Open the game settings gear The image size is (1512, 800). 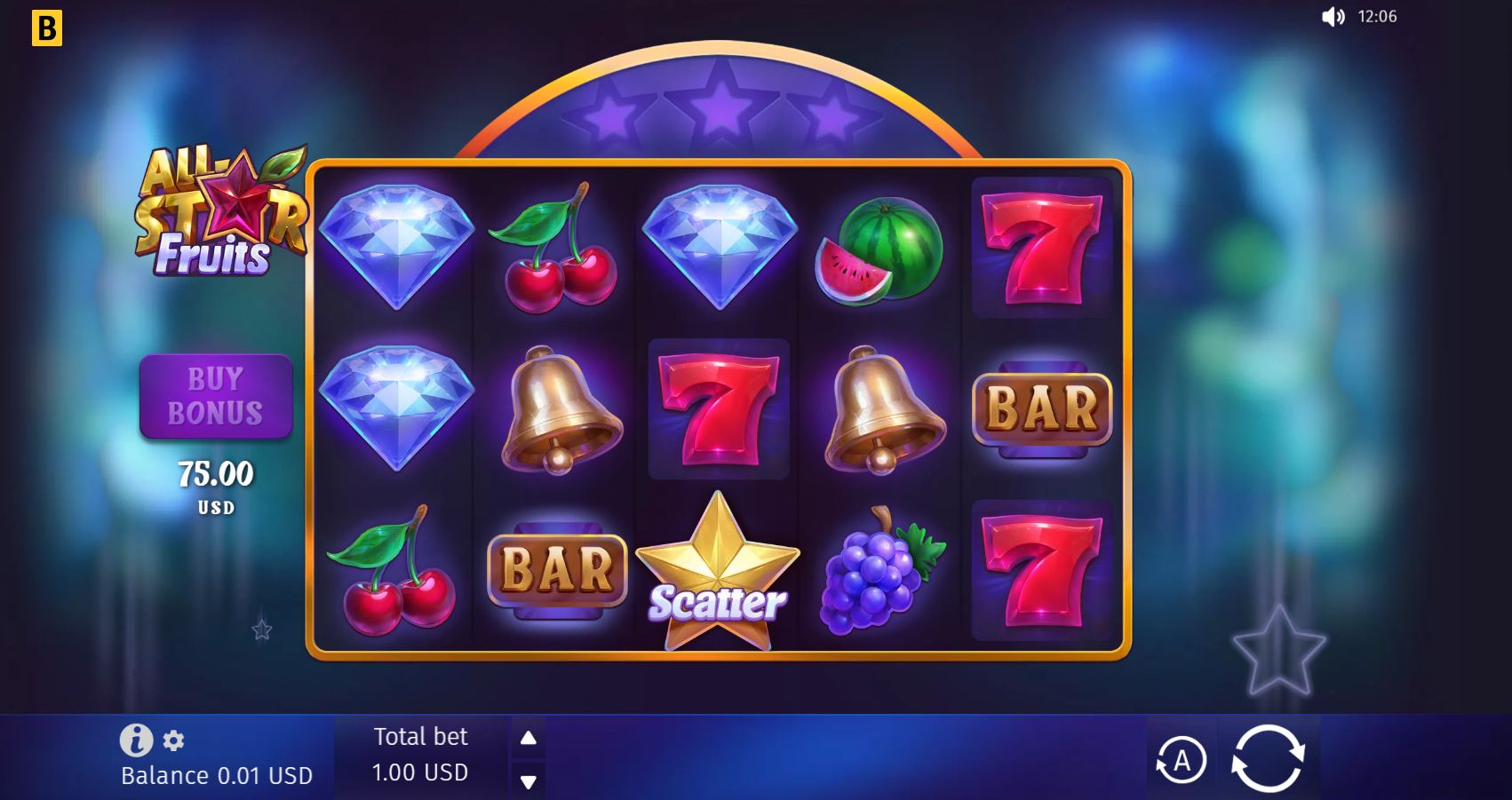(x=172, y=741)
